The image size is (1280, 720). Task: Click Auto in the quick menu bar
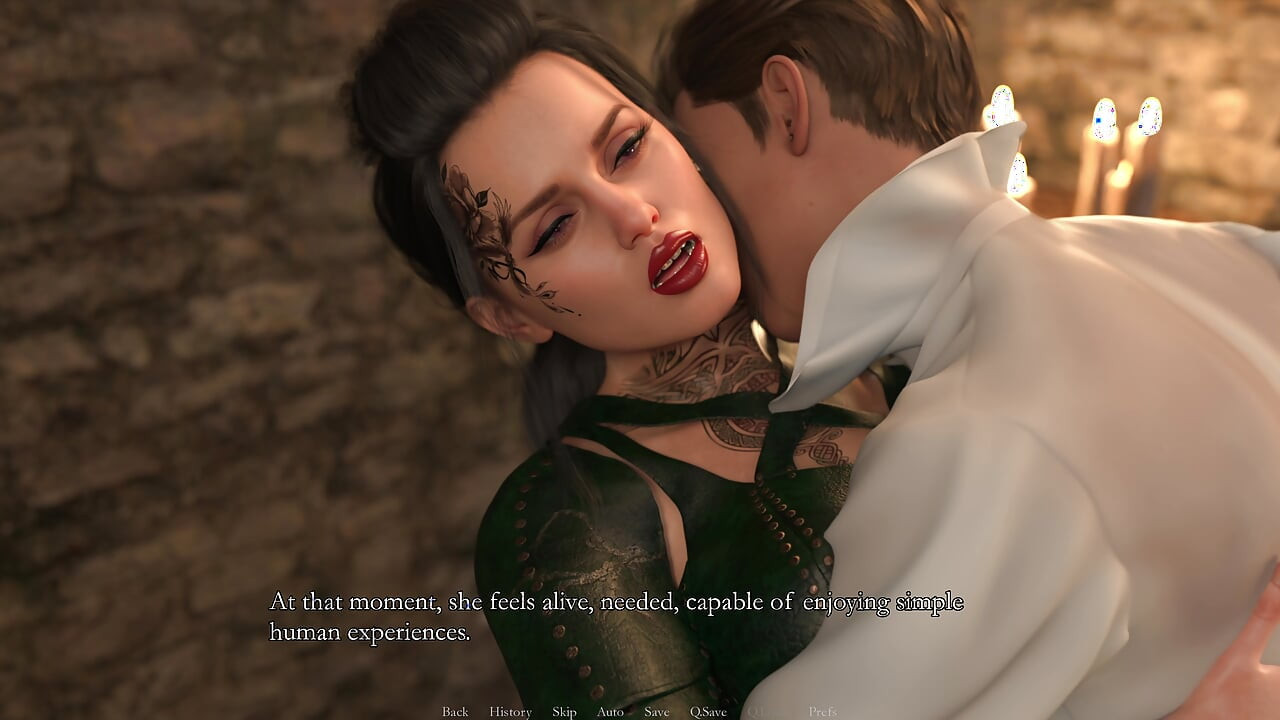tap(611, 711)
